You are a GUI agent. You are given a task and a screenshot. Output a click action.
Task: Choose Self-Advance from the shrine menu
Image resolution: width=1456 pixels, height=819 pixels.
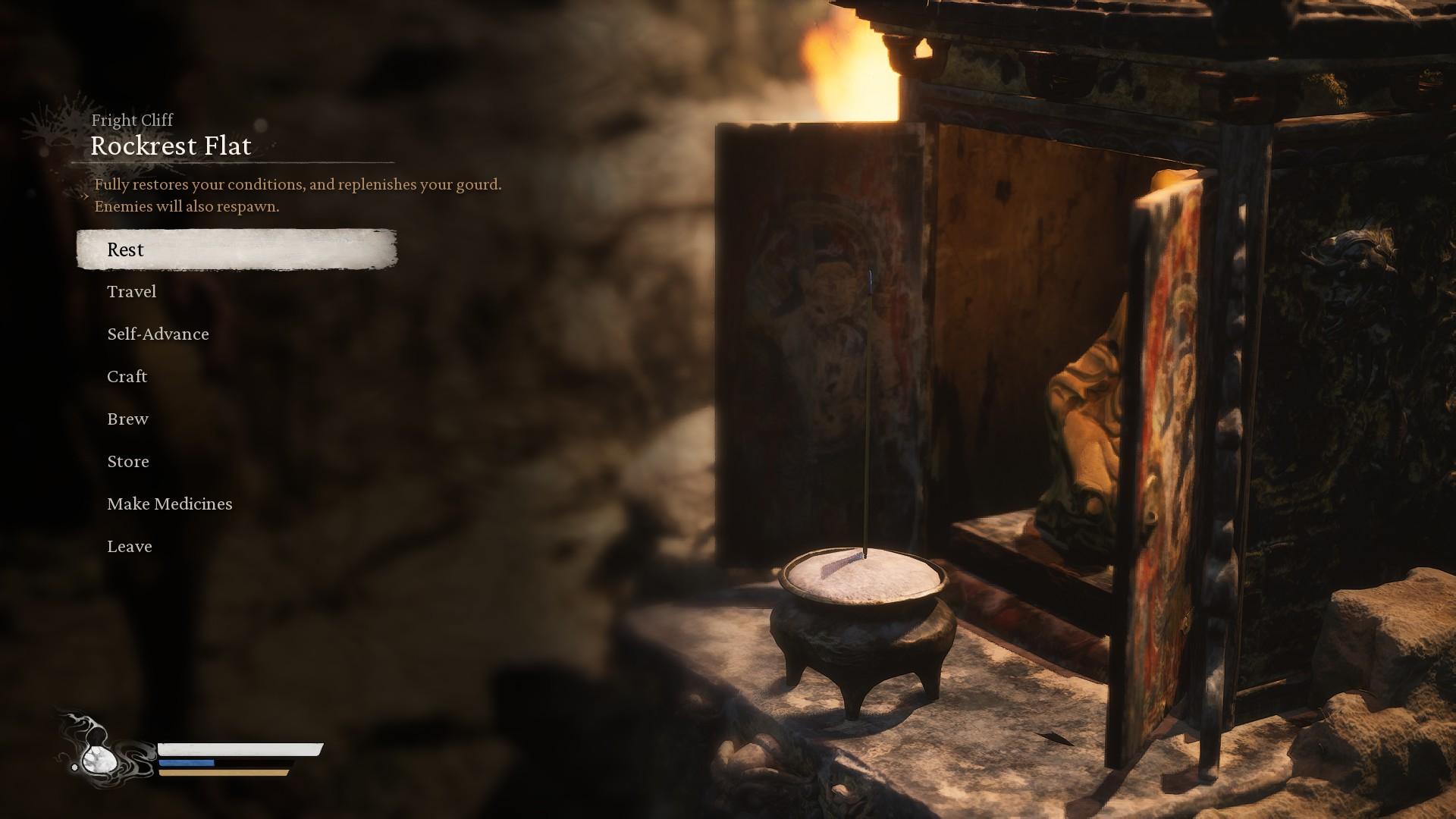pos(158,334)
